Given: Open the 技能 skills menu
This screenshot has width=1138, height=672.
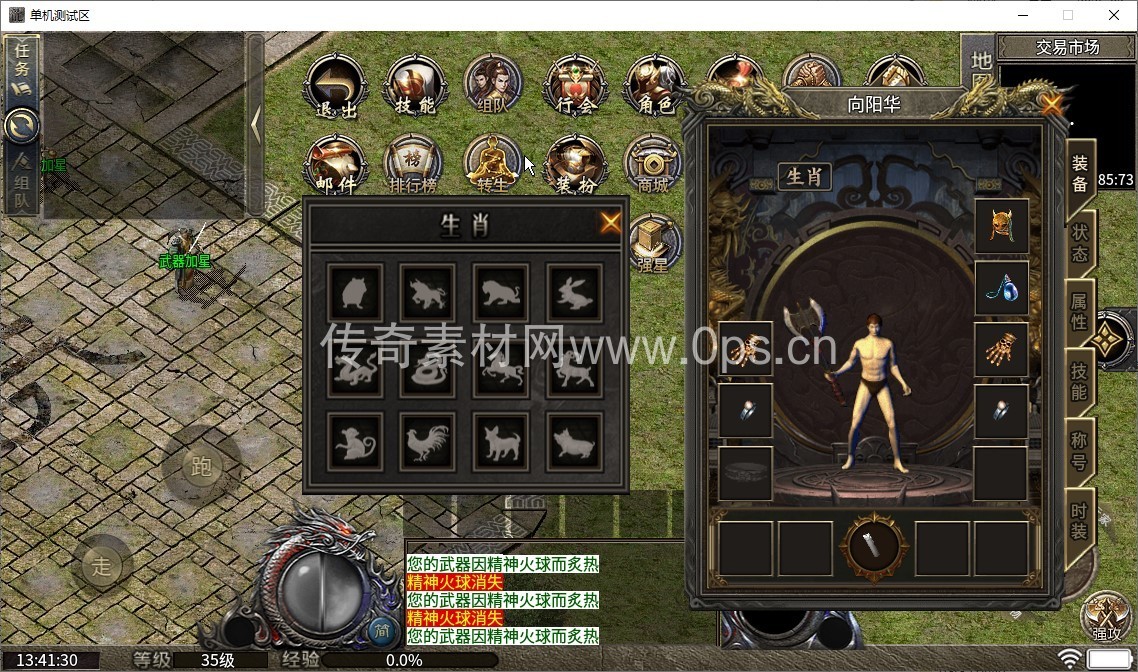Looking at the screenshot, I should click(x=415, y=87).
